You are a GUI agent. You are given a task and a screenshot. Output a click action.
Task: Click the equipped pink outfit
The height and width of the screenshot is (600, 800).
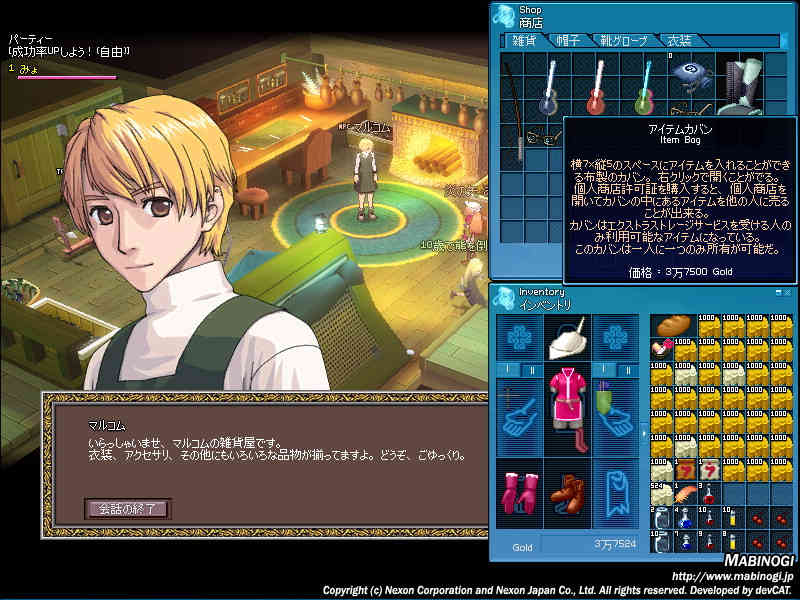(x=568, y=403)
